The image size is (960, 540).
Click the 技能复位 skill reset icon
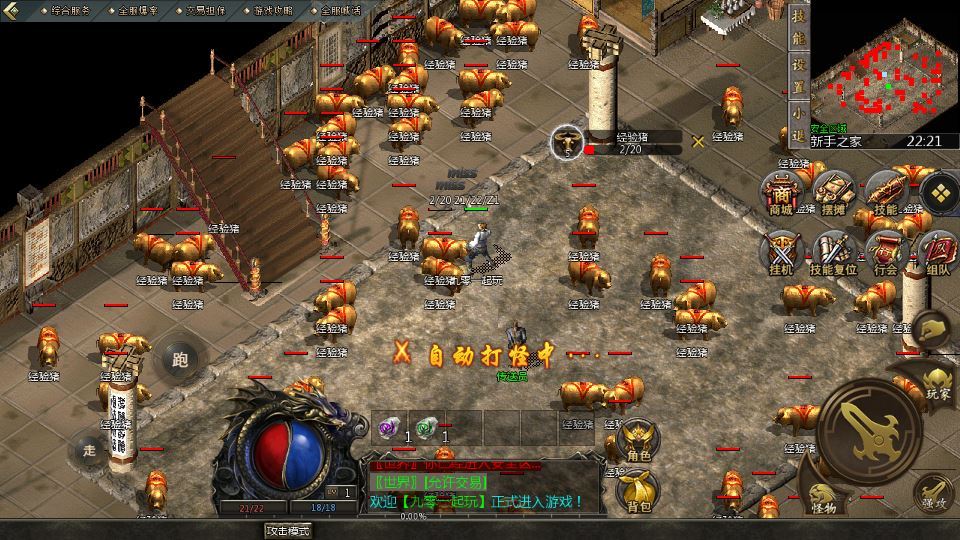pyautogui.click(x=832, y=254)
